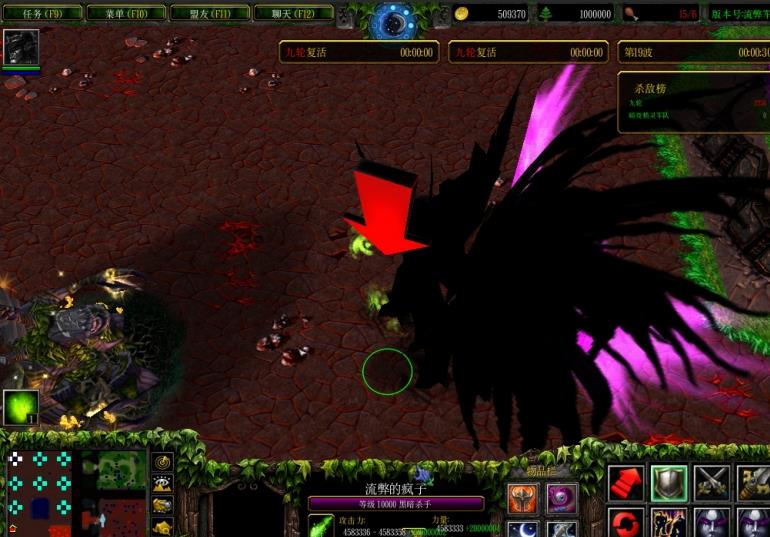Select the horned helmet inventory item
Image resolution: width=770 pixels, height=537 pixels.
[523, 497]
